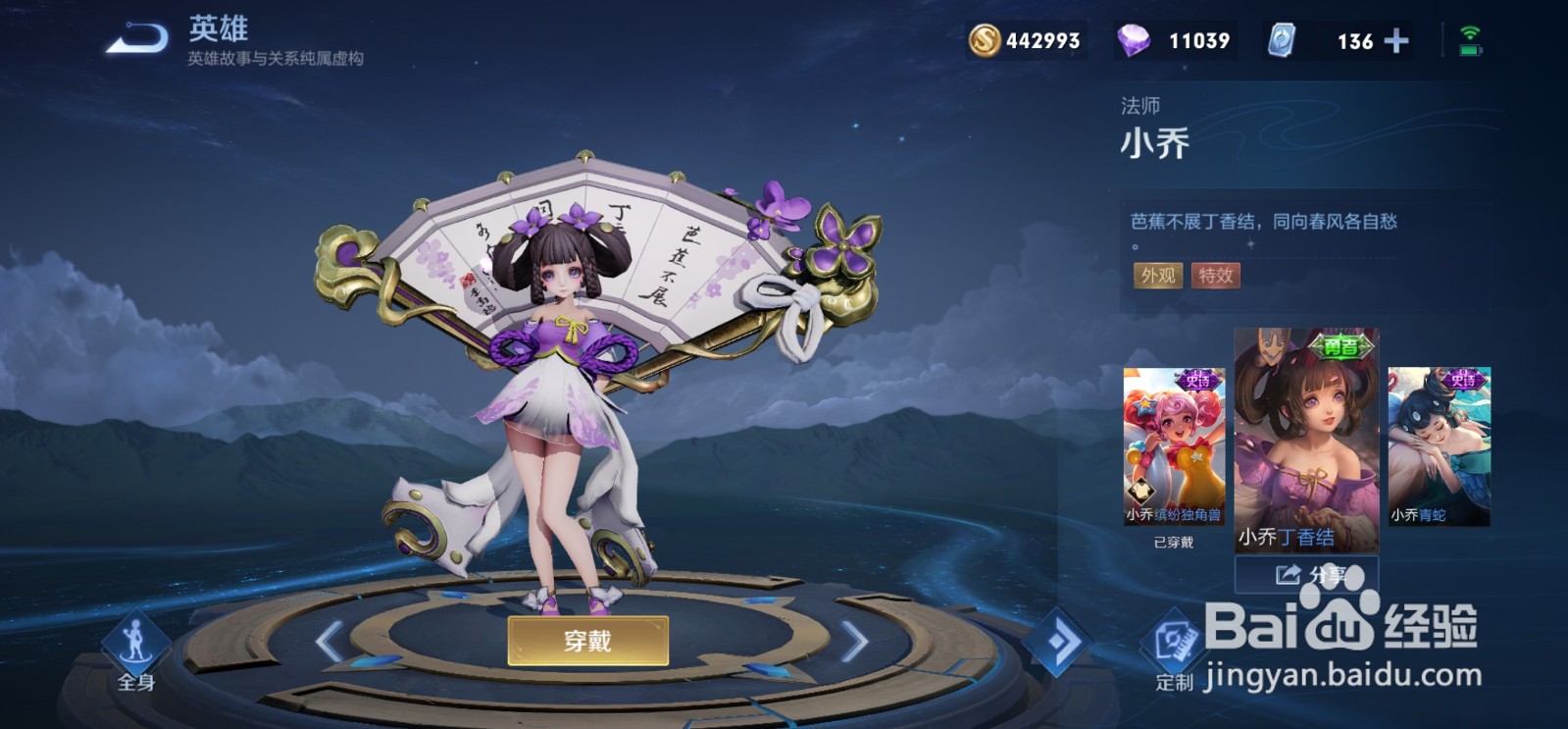1568x729 pixels.
Task: Tap the plus button to buy more tokens
Action: pyautogui.click(x=1395, y=40)
